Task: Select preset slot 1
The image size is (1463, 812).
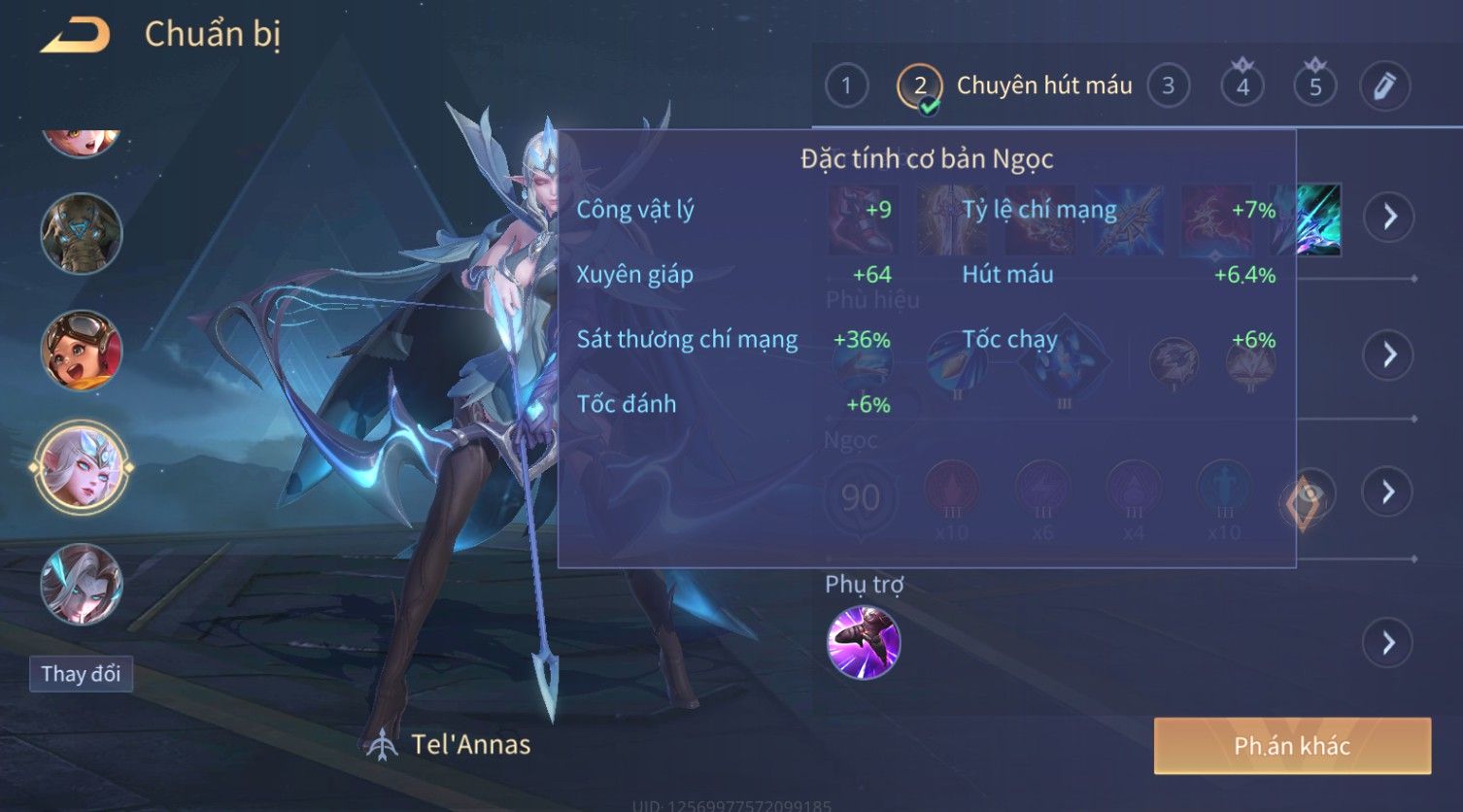Action: (x=846, y=86)
